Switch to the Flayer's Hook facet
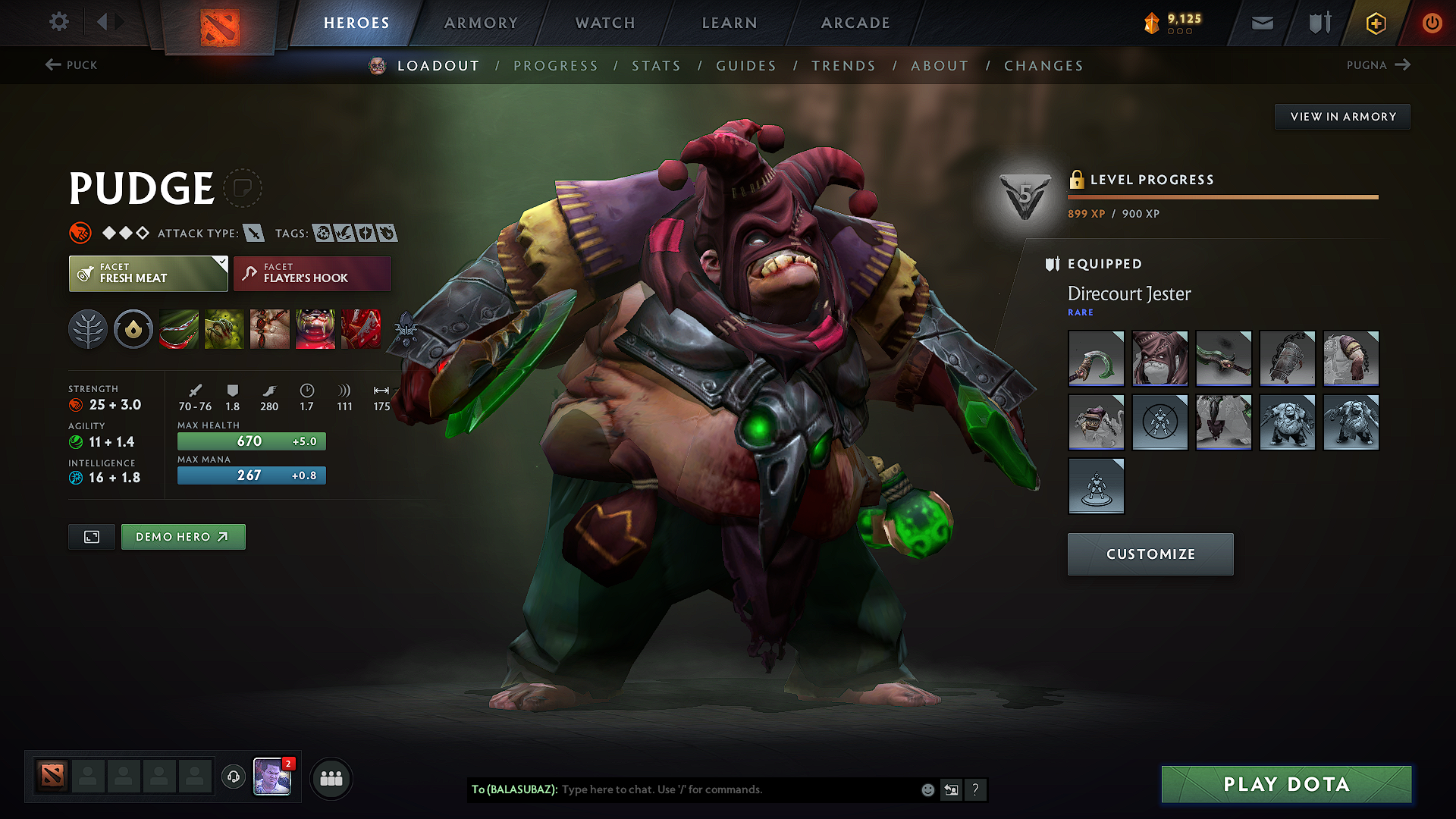This screenshot has height=819, width=1456. pyautogui.click(x=312, y=273)
